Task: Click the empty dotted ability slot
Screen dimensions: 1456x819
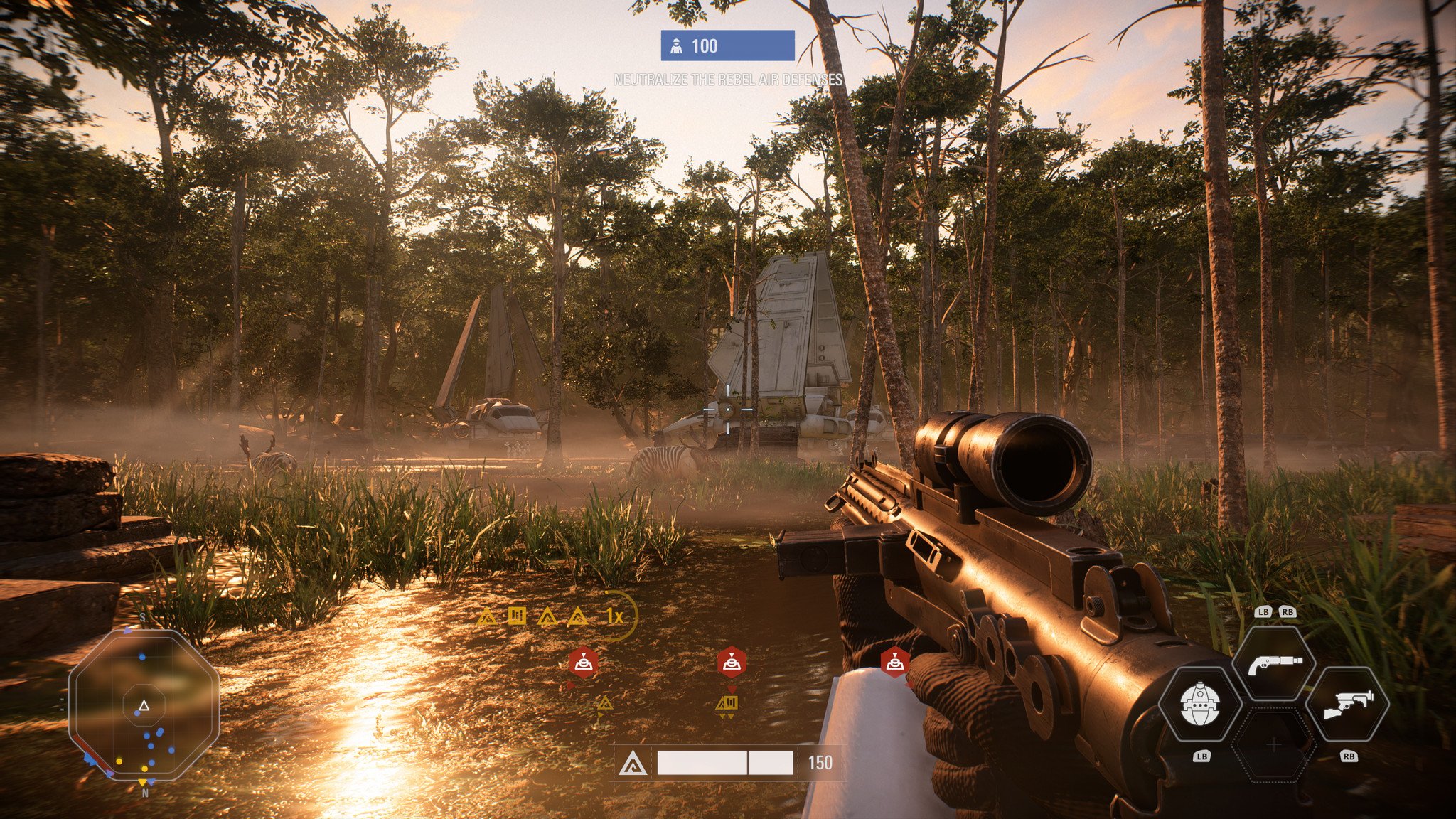Action: (1273, 745)
